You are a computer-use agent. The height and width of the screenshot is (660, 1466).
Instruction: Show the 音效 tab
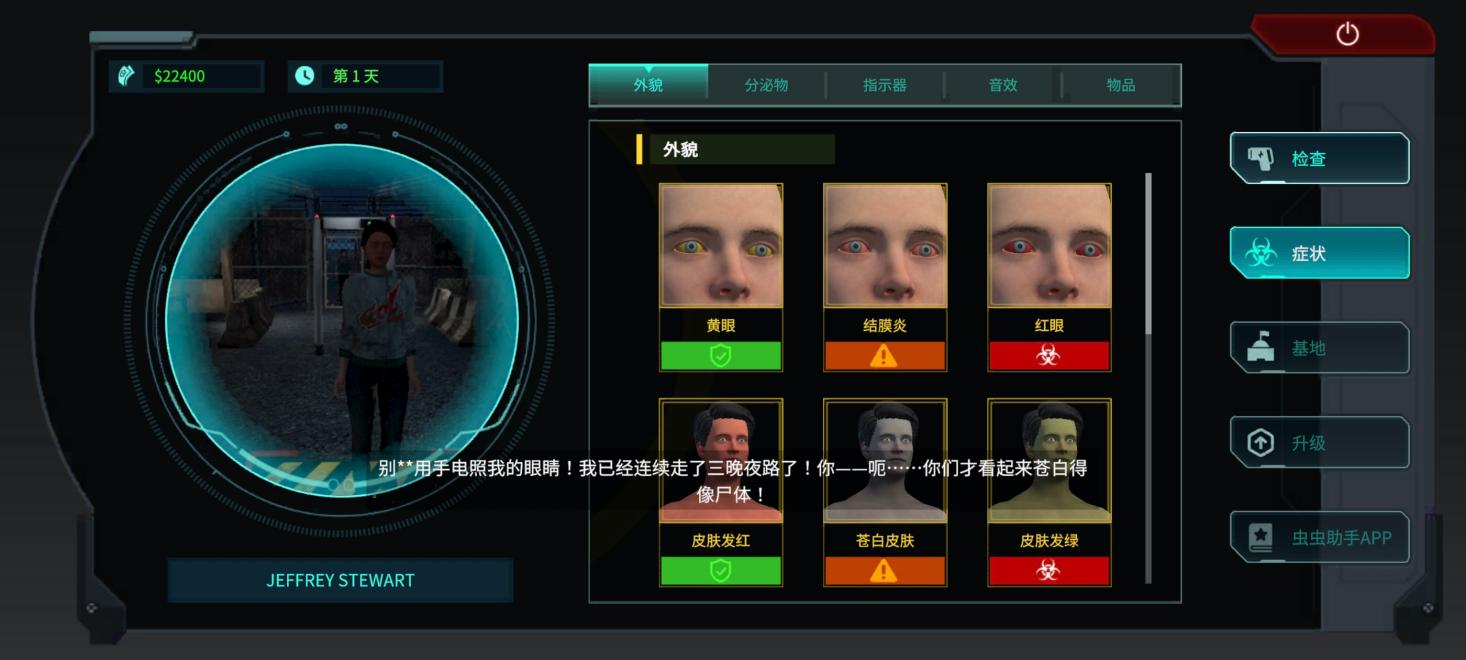coord(1003,85)
